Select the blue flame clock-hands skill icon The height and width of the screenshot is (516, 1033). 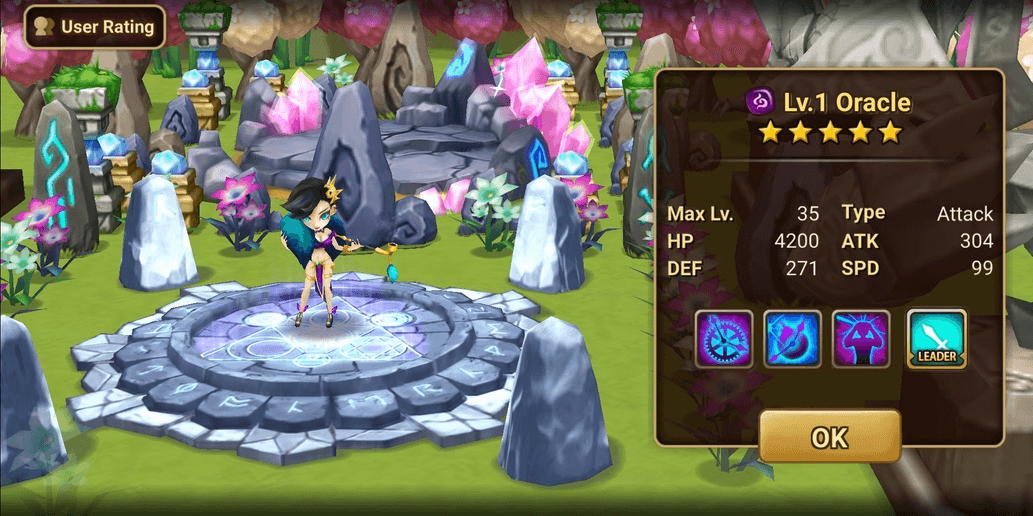pos(793,339)
